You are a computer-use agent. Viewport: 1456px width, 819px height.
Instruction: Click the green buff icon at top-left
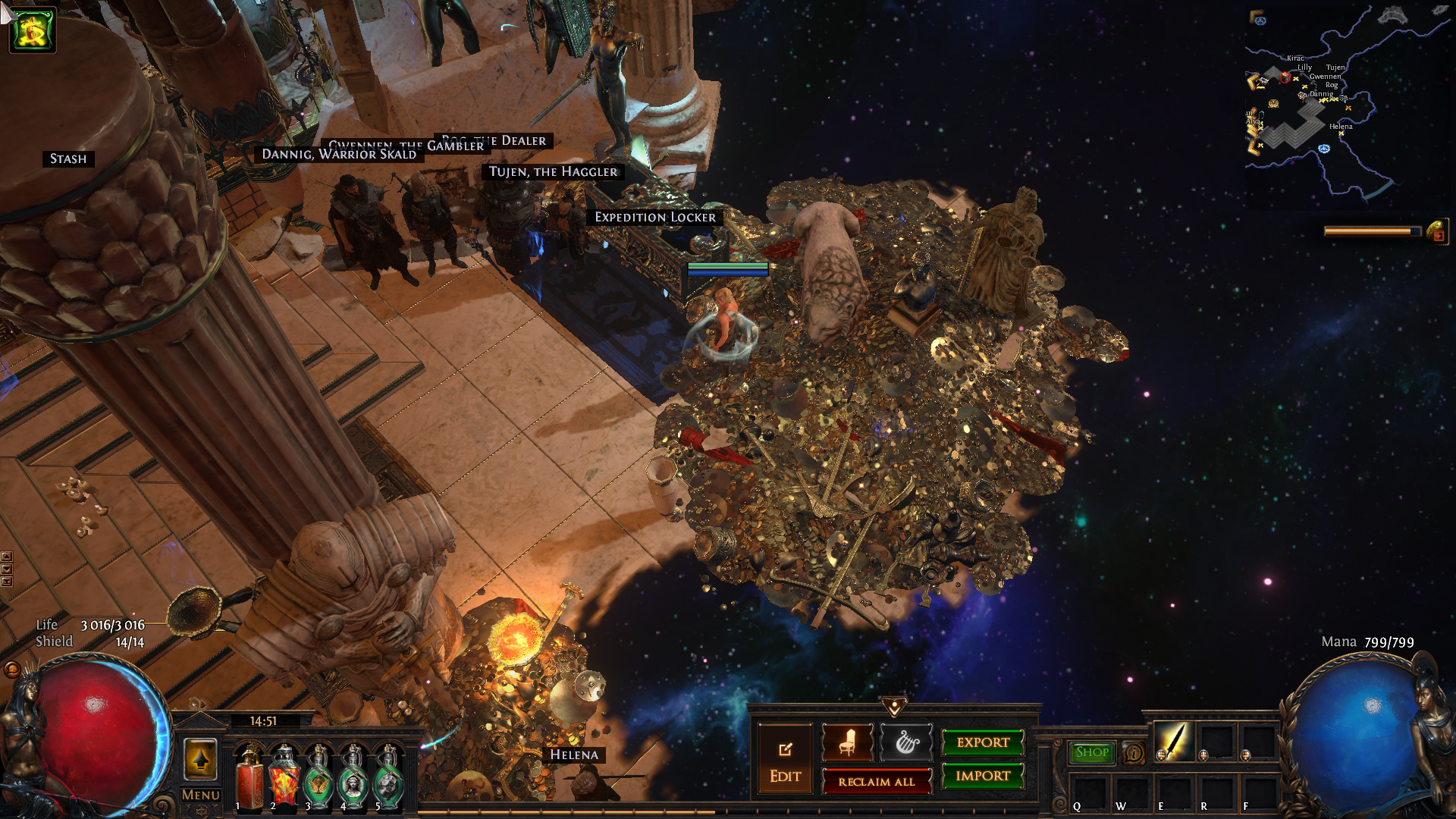coord(33,30)
